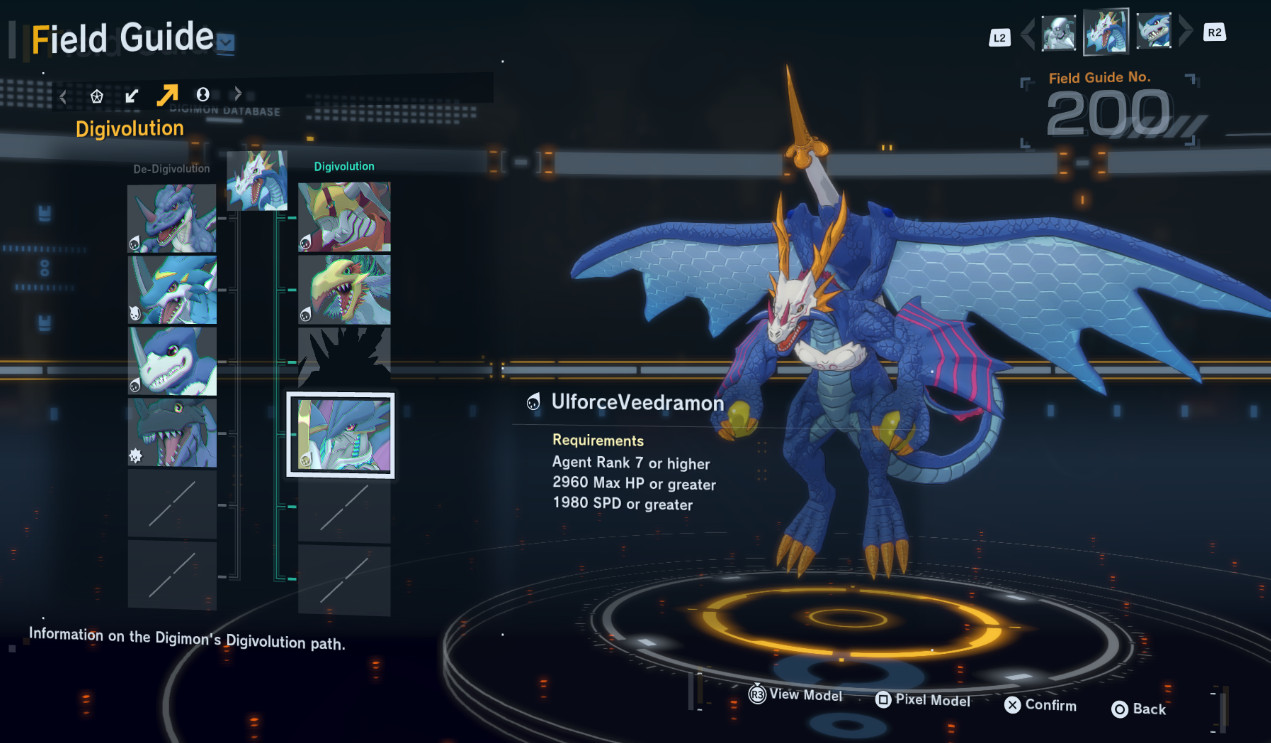Screen dimensions: 1271x743
Task: Select the orange up-right arrow Digivolution tab
Action: 167,95
